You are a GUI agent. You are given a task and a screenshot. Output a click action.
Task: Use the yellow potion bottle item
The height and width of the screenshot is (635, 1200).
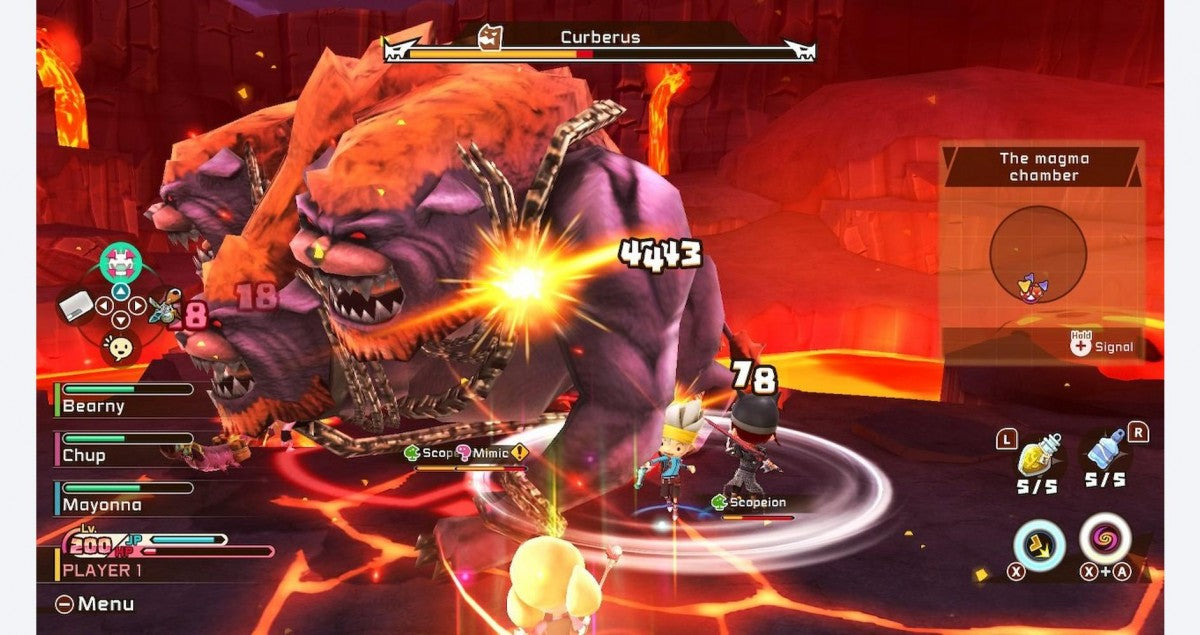pyautogui.click(x=1038, y=458)
